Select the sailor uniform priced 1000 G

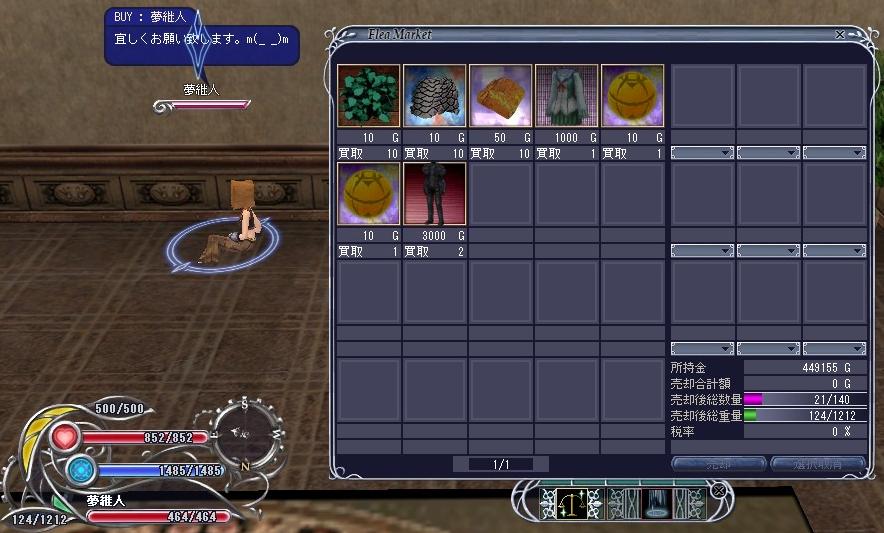point(566,96)
